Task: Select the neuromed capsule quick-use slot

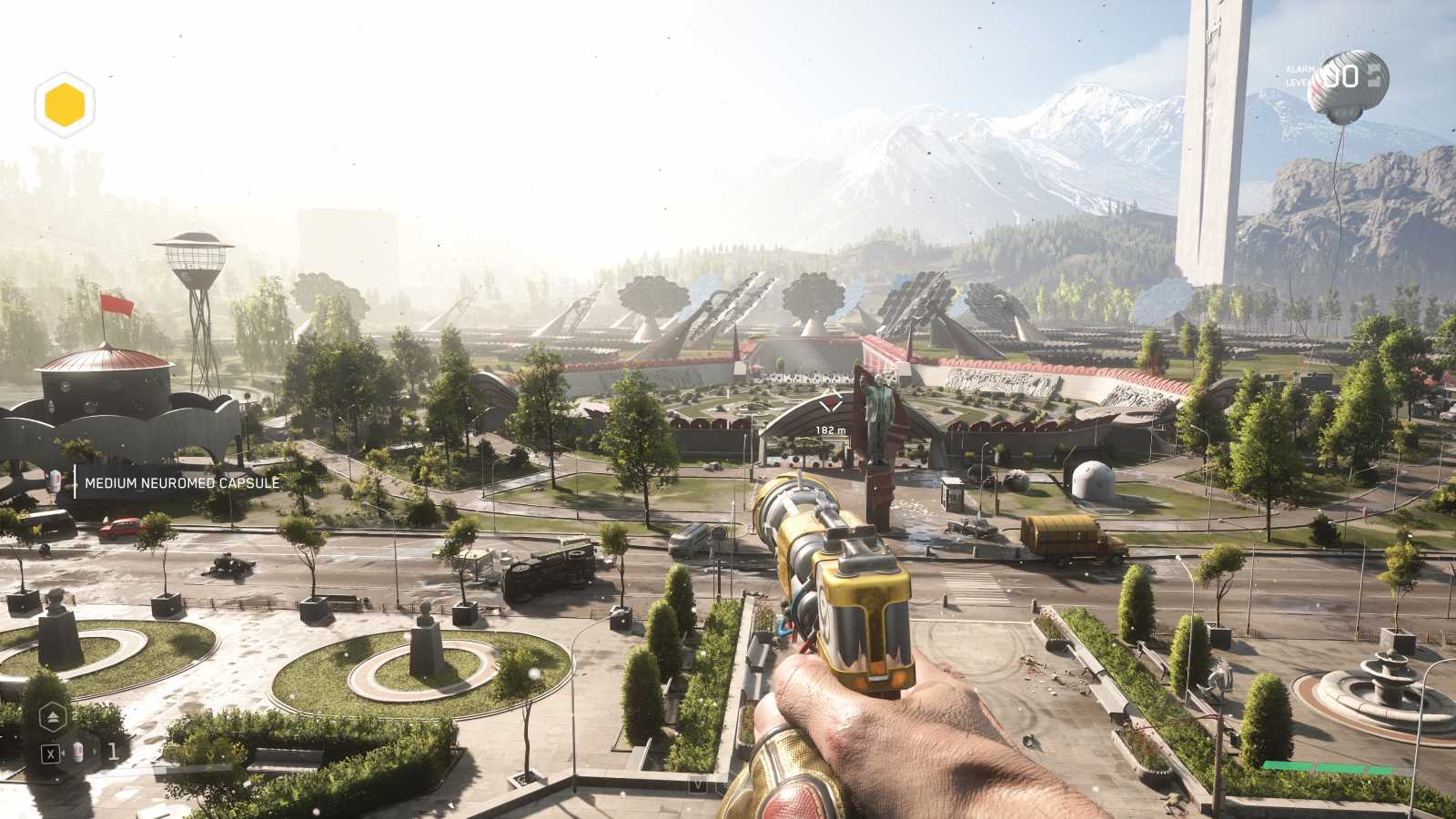Action: click(x=79, y=753)
